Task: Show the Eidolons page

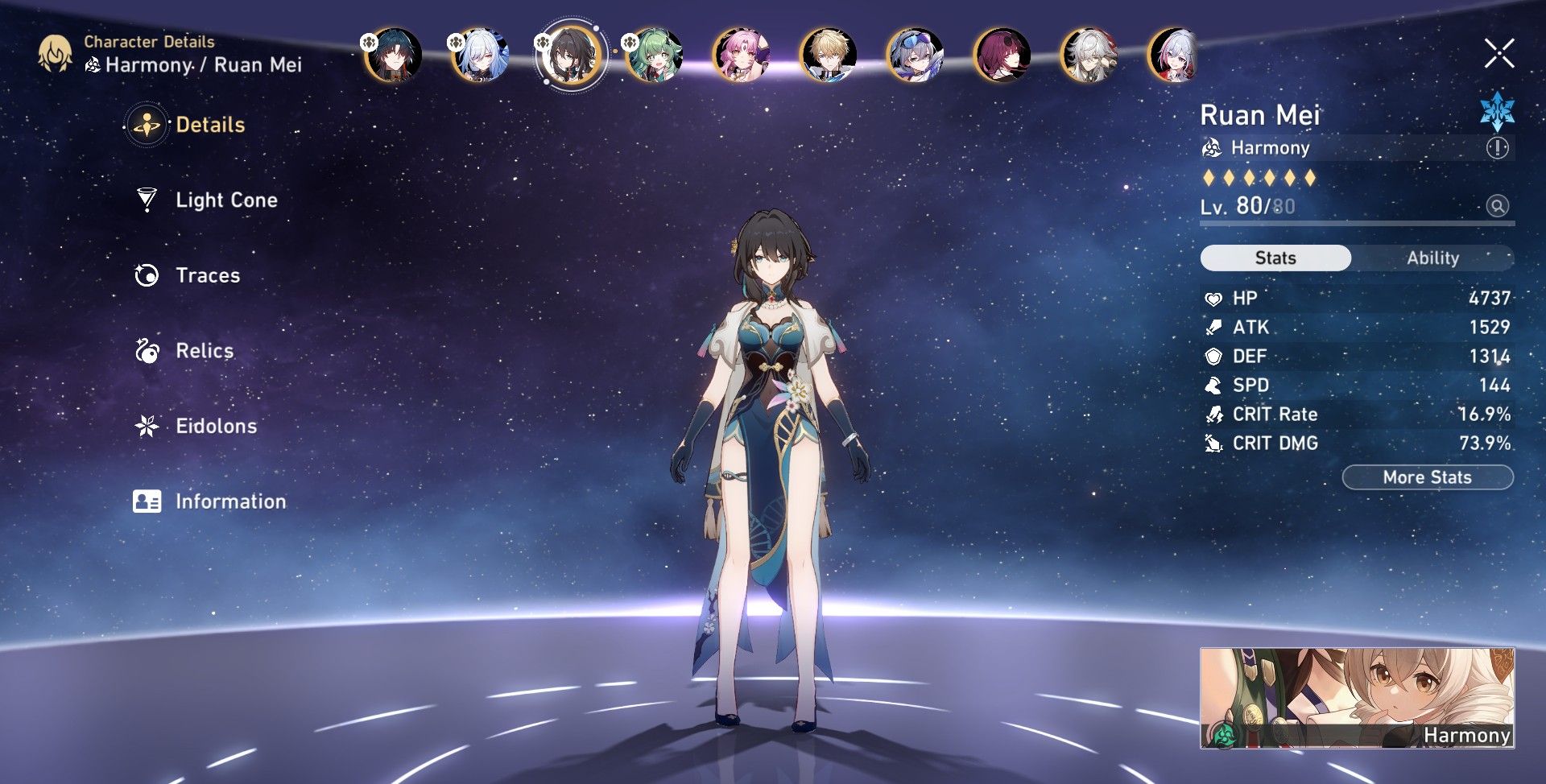Action: click(x=216, y=426)
